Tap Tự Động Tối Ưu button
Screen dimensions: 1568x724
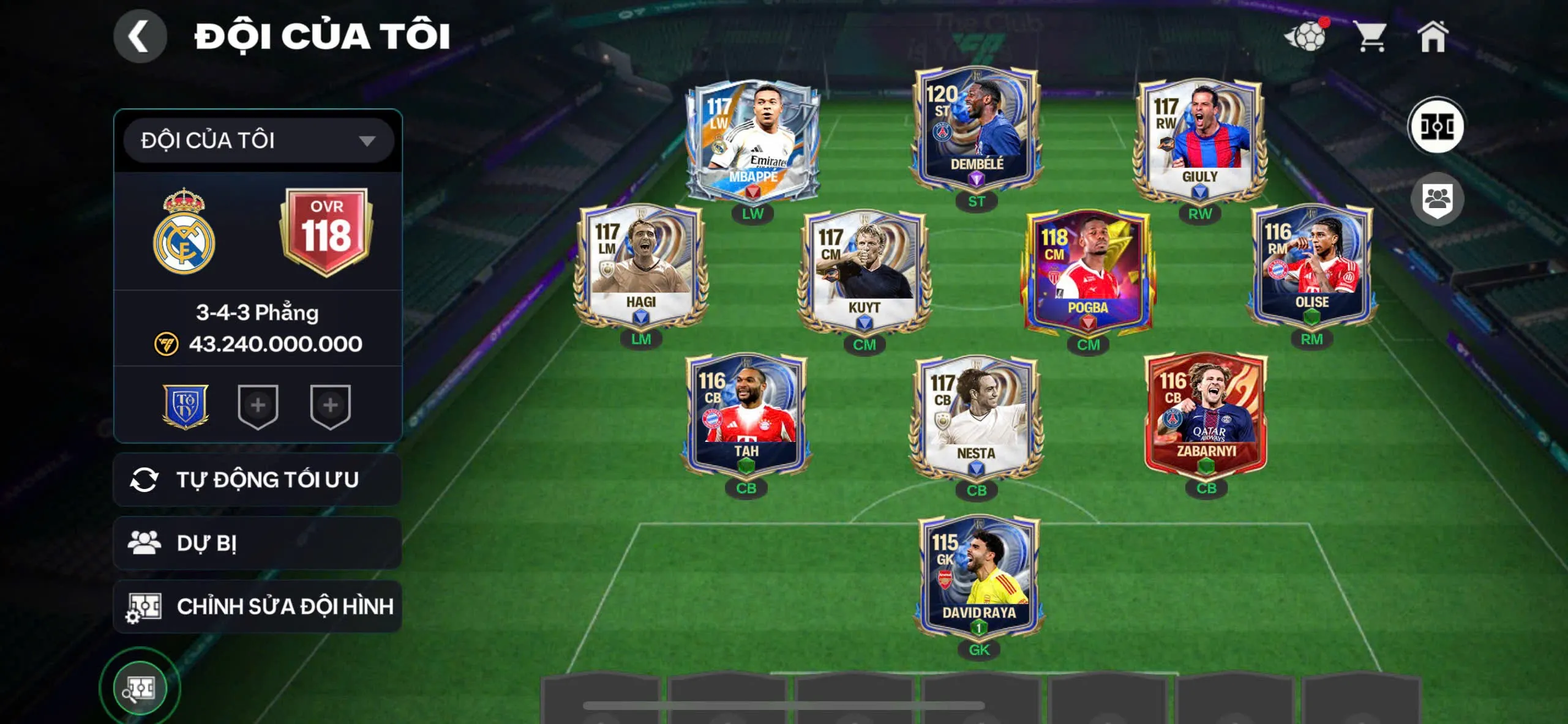(258, 480)
